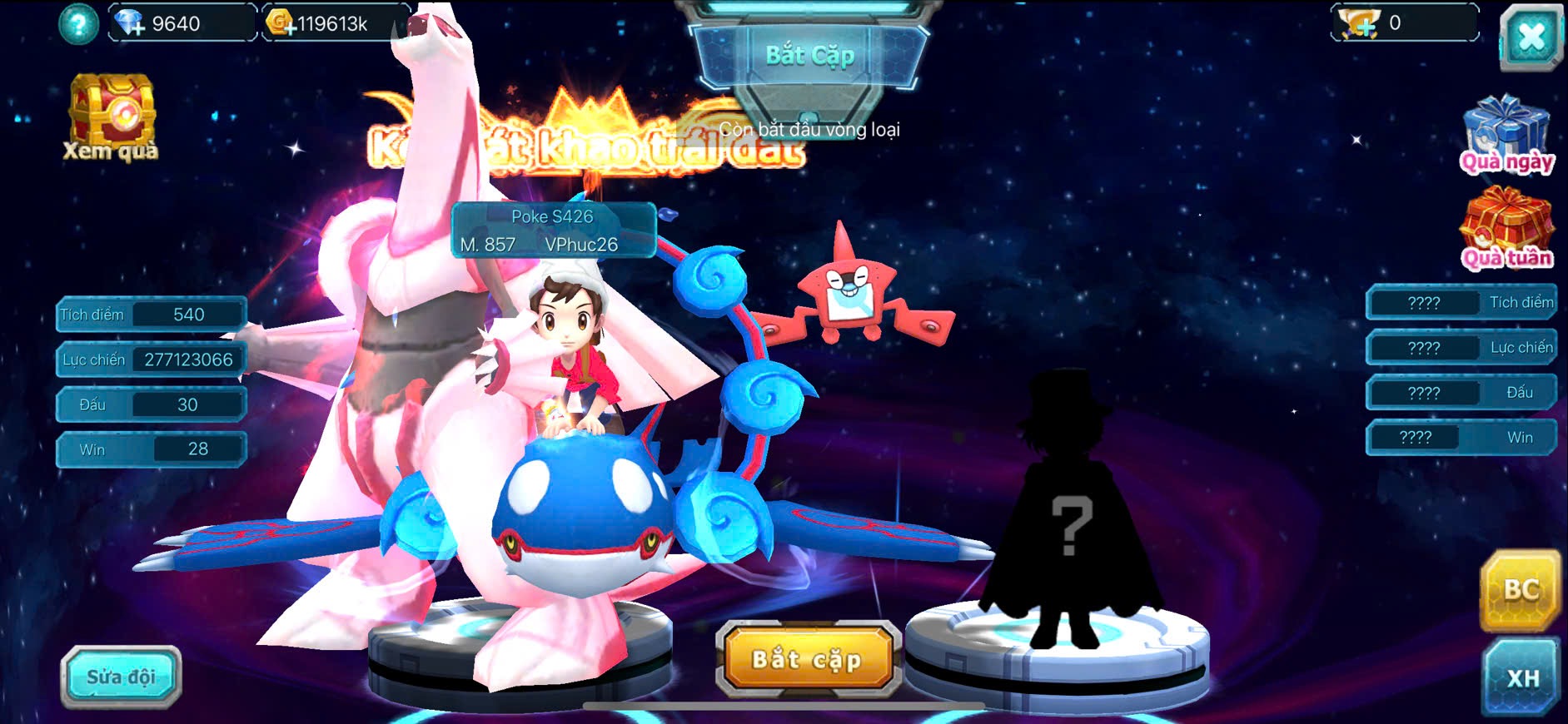
Task: Add more diamonds via the gem counter
Action: 131,23
